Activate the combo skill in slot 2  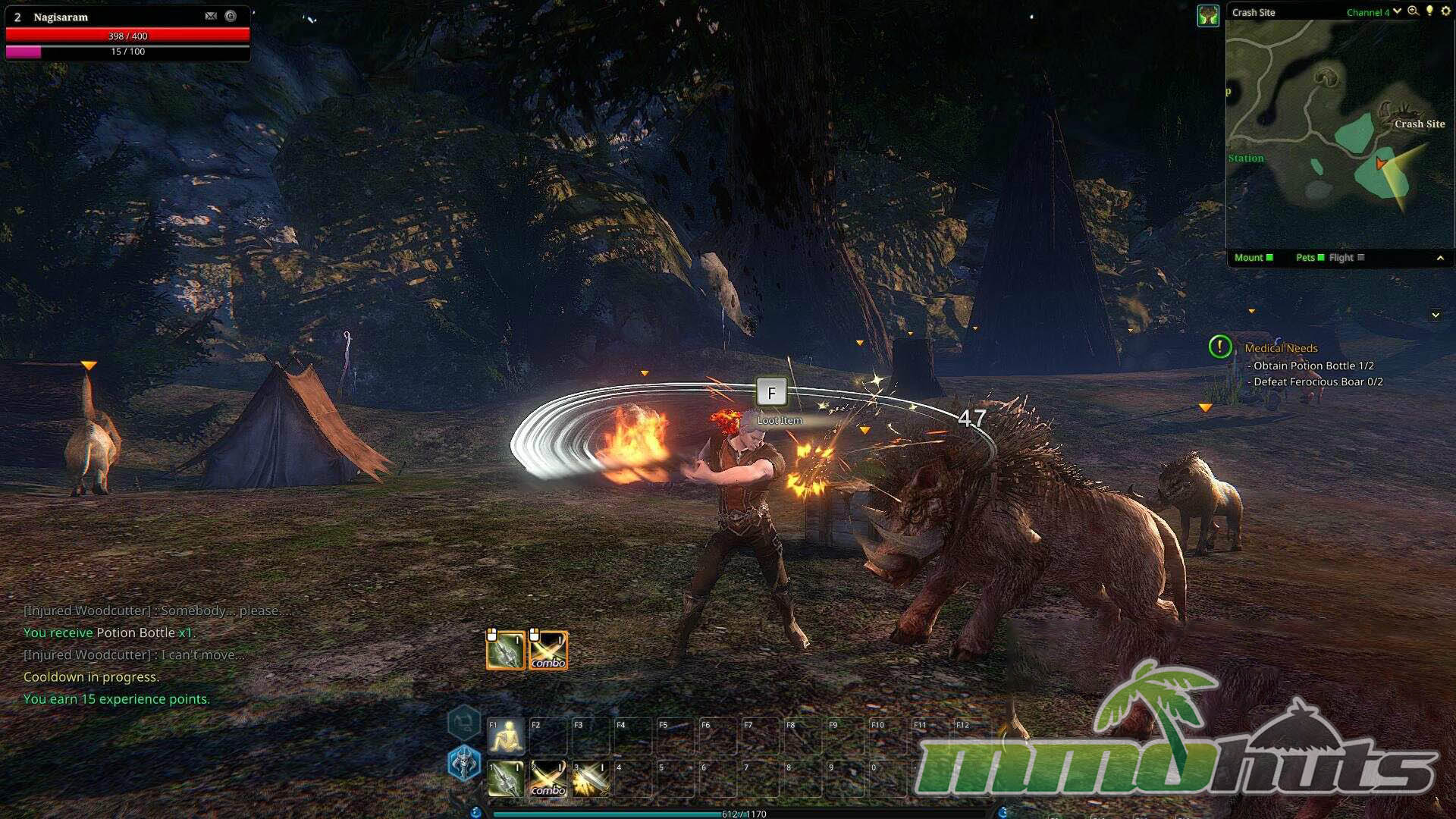548,779
